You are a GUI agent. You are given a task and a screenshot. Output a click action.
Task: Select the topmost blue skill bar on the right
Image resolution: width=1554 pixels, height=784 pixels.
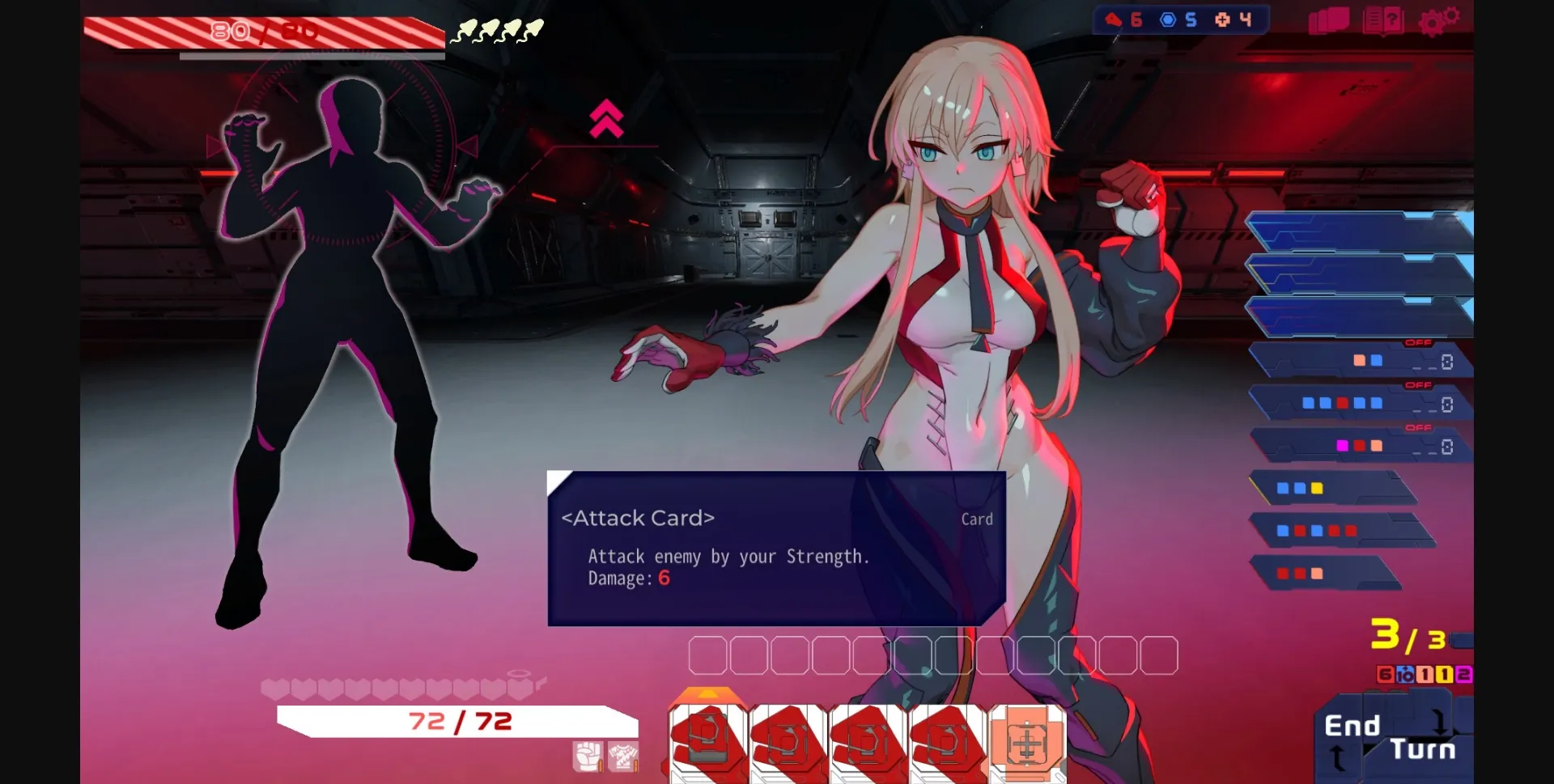pos(1368,232)
